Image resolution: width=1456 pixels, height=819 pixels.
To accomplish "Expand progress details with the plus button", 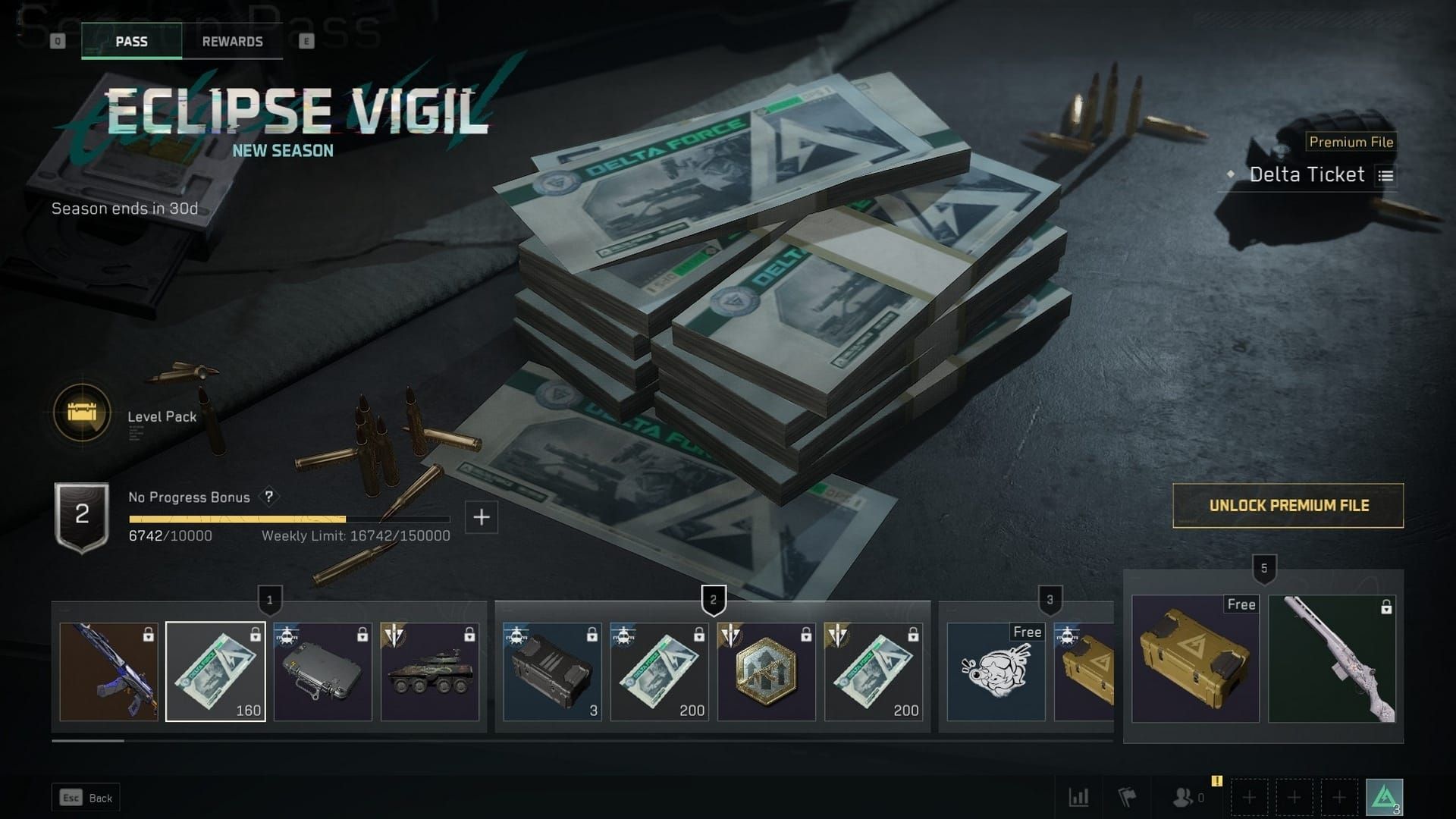I will tap(480, 519).
